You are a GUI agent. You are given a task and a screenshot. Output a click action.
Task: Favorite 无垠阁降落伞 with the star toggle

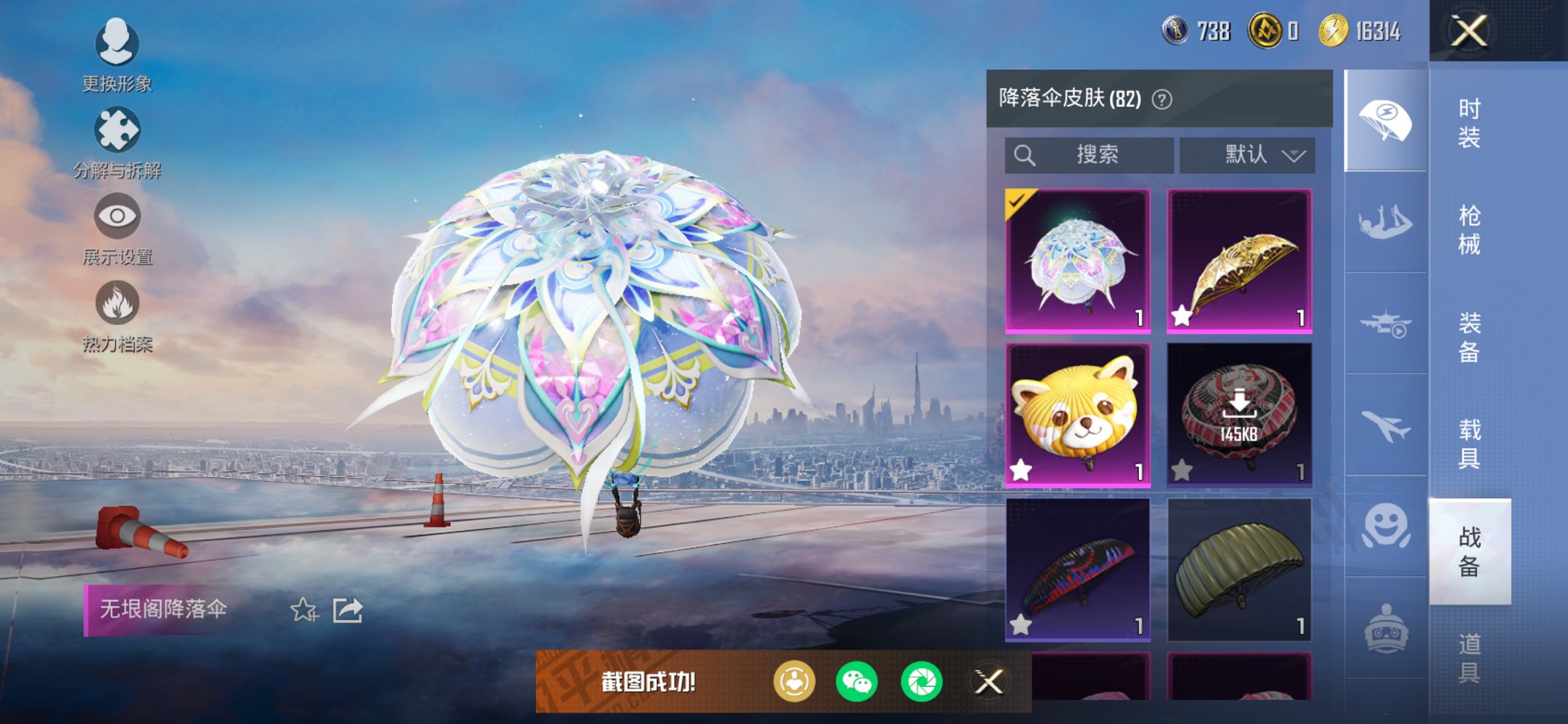pos(305,612)
